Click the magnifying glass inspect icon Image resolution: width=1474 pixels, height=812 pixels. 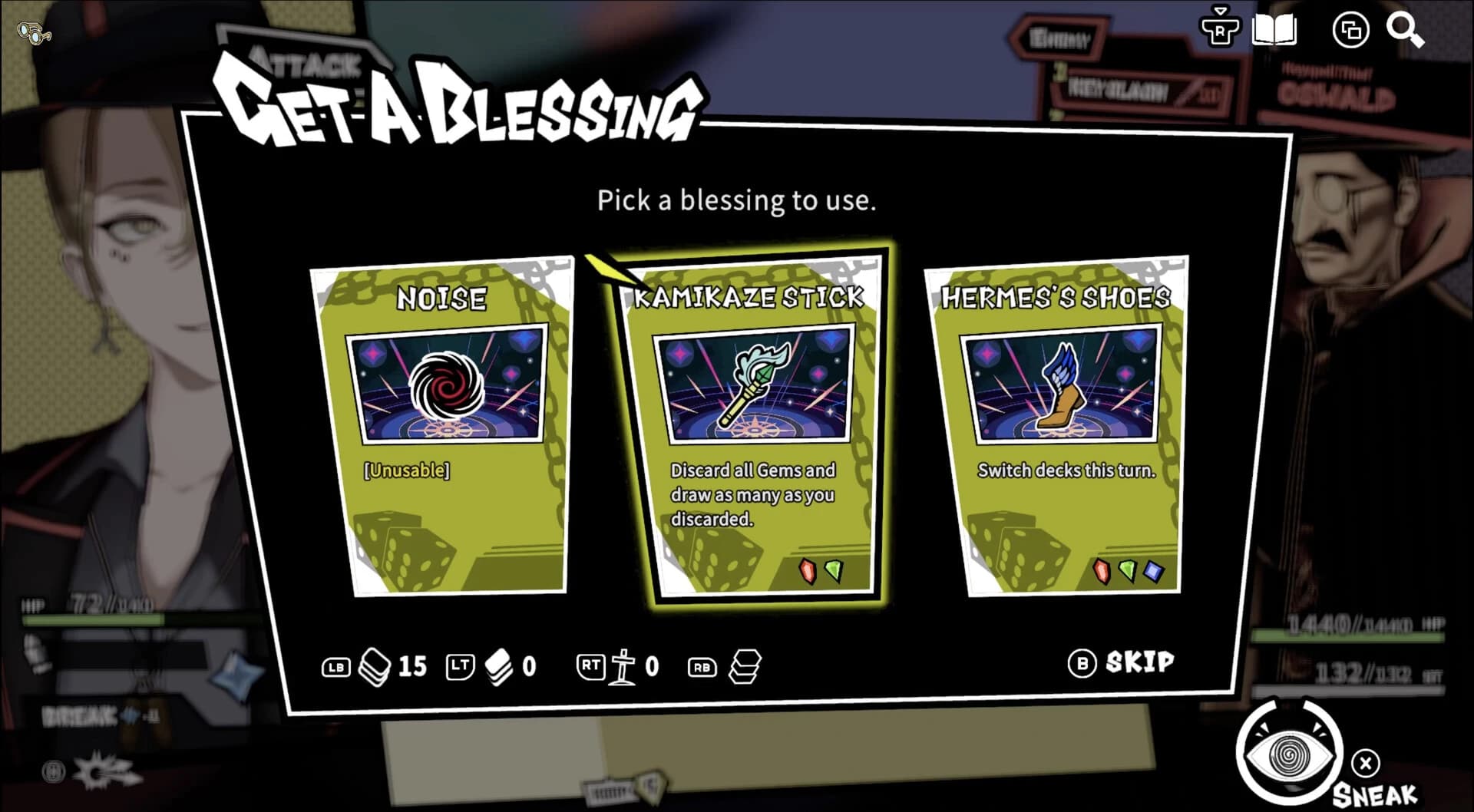tap(1405, 31)
